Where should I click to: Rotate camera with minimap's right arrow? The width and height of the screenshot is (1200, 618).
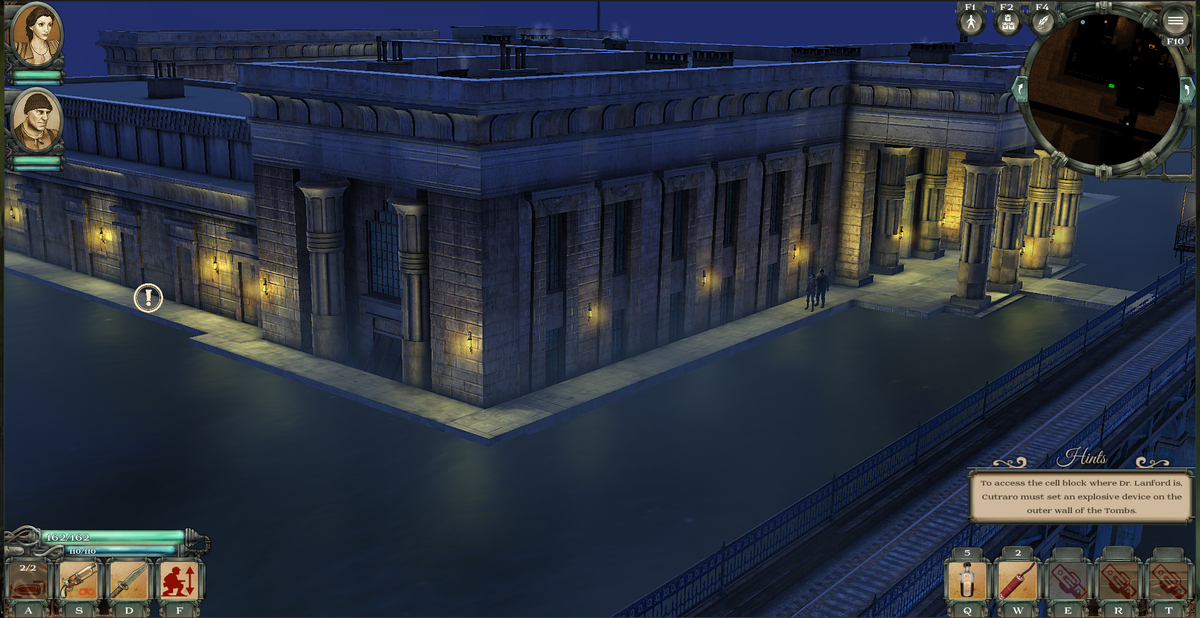pos(1189,91)
